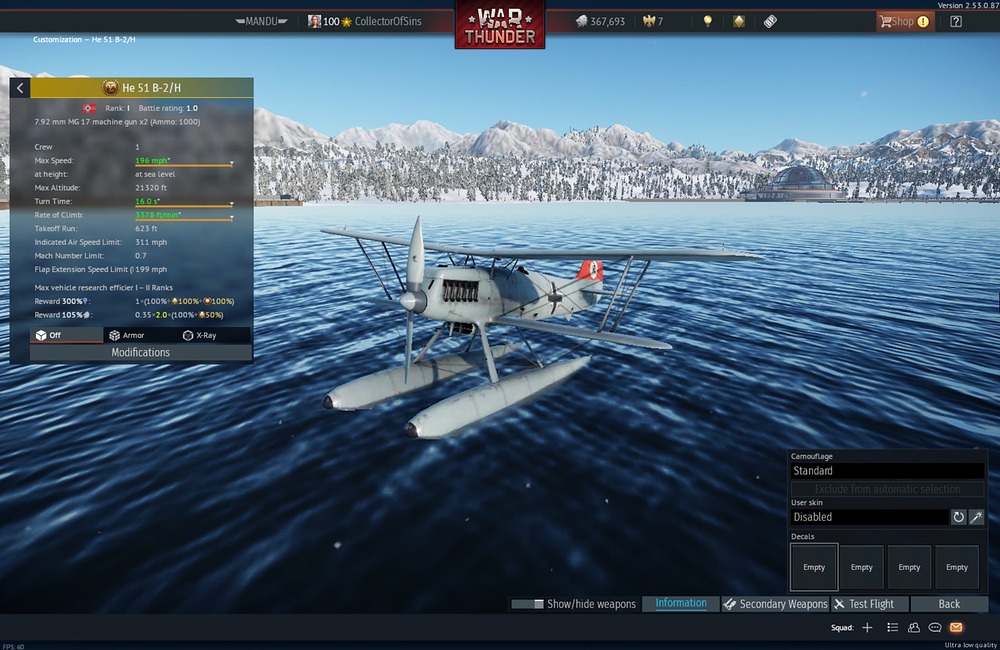Go back using the left arrow
1000x650 pixels.
point(20,88)
